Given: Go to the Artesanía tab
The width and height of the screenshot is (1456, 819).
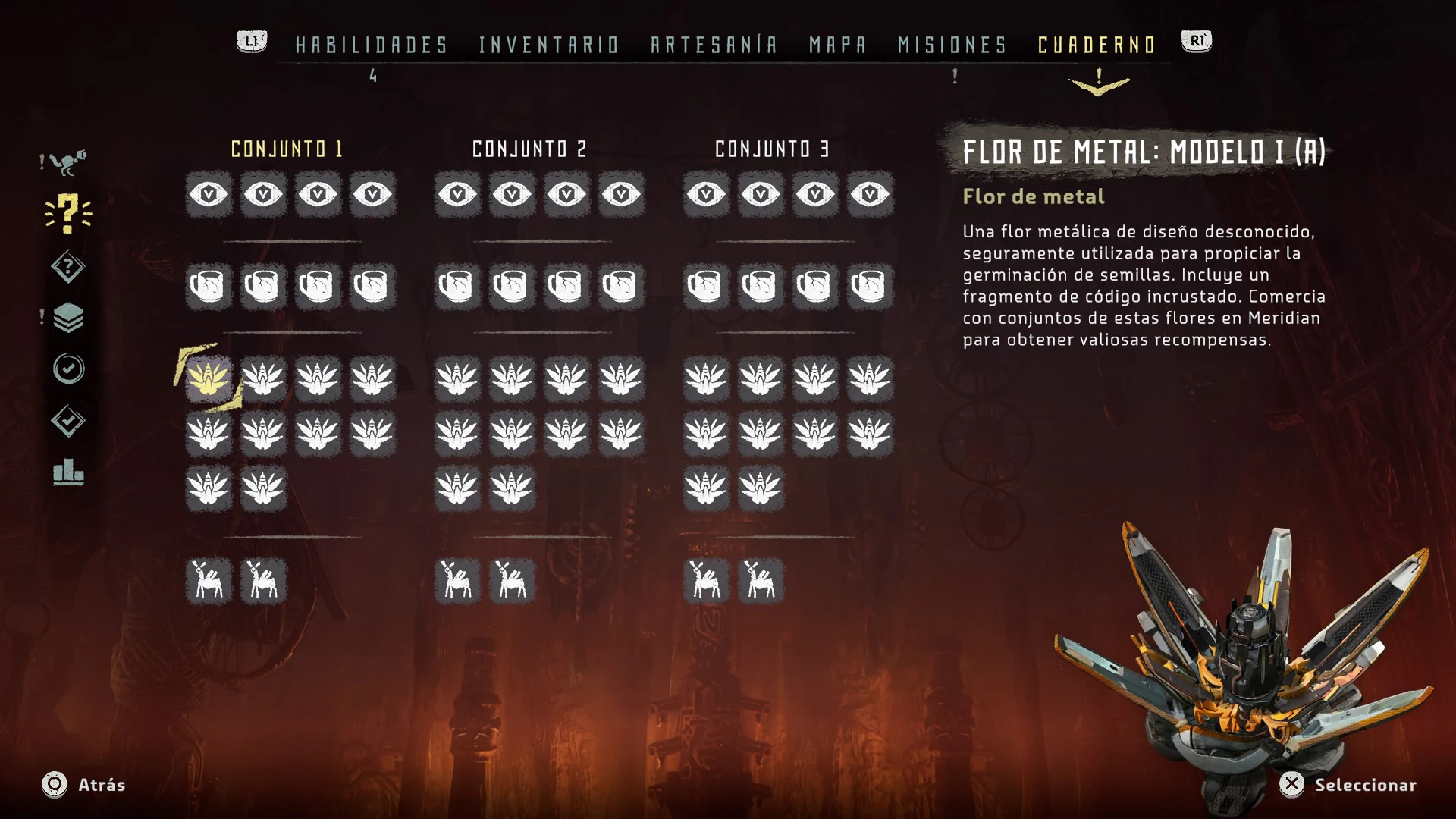Looking at the screenshot, I should point(714,45).
